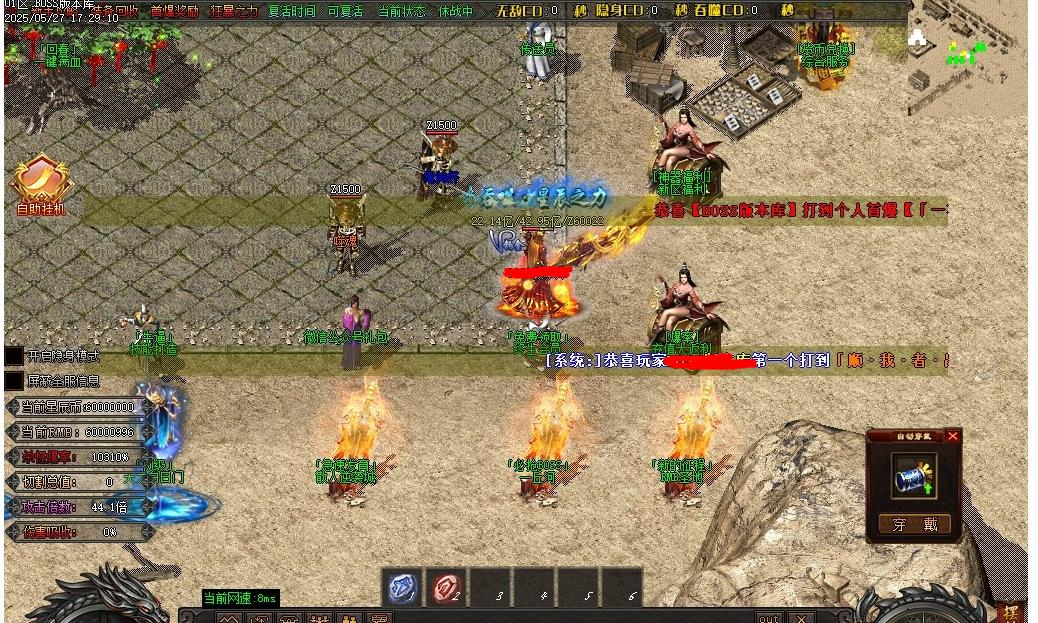Select the blue scroll item in the equip popup

tap(914, 478)
